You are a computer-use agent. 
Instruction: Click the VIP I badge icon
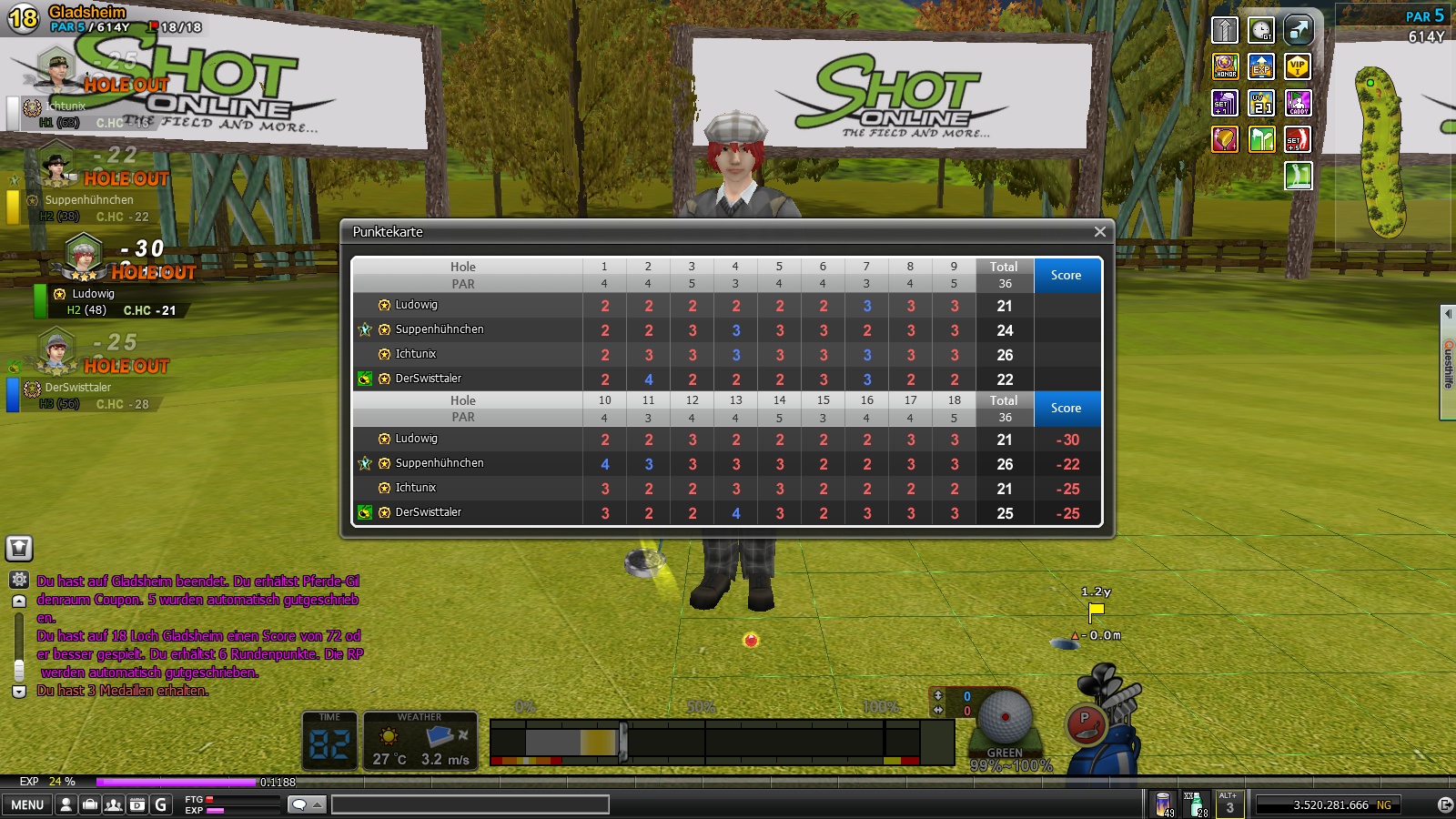[x=1298, y=66]
